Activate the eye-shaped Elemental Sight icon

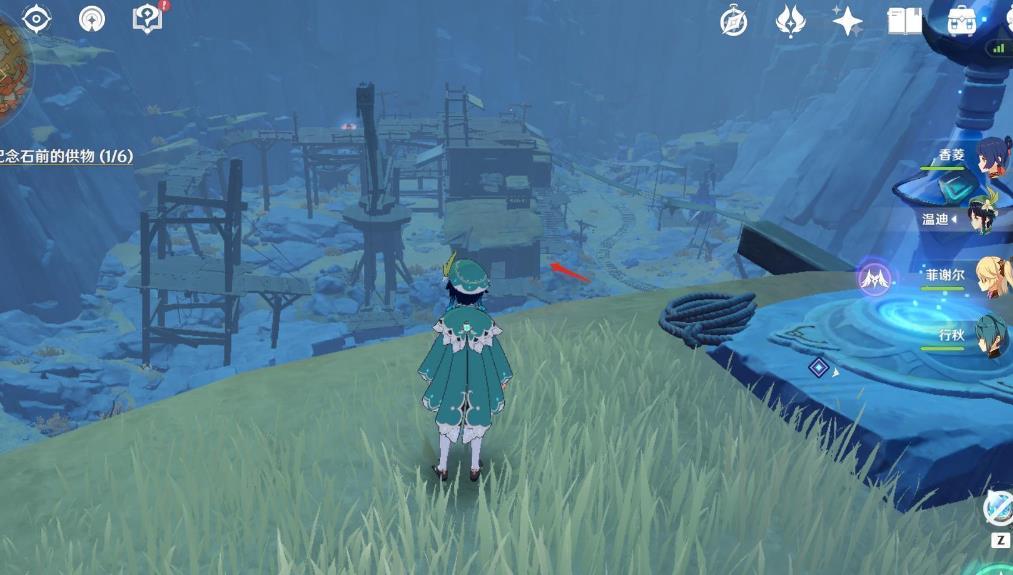pos(37,19)
